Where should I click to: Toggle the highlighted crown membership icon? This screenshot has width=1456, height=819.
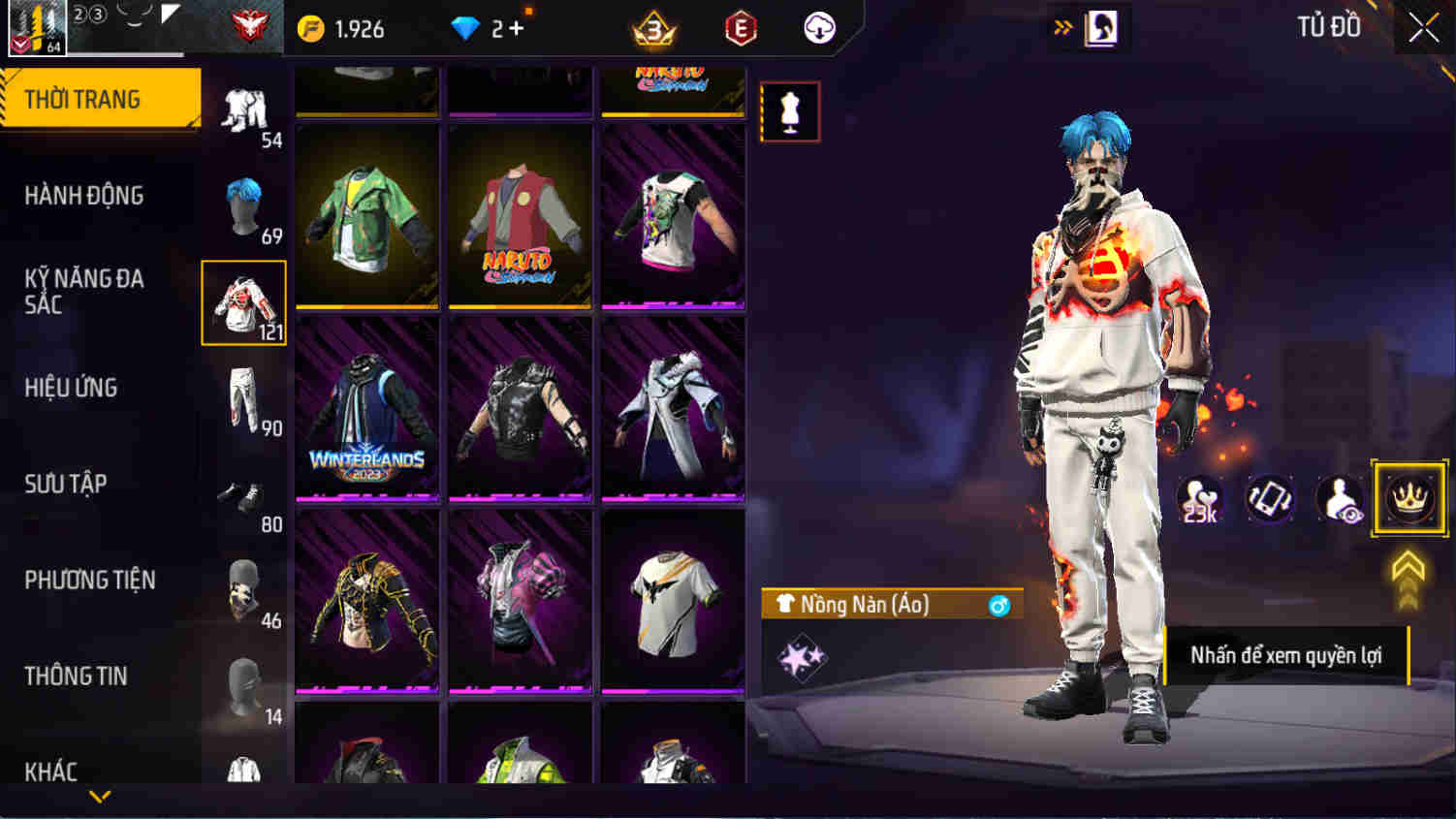pyautogui.click(x=1411, y=499)
